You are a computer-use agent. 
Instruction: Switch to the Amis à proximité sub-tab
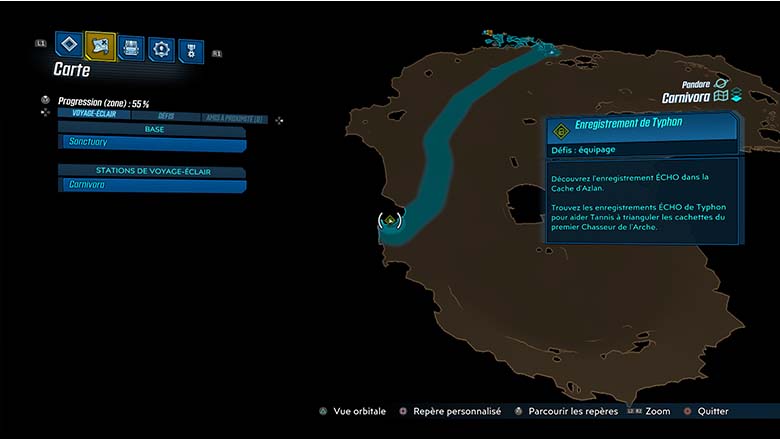coord(233,118)
